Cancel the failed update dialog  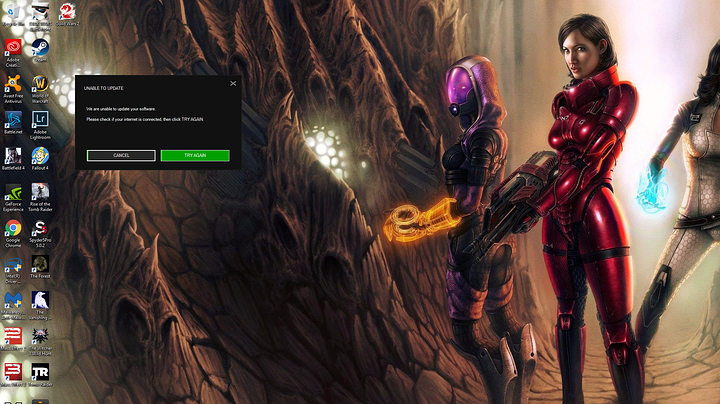(121, 156)
